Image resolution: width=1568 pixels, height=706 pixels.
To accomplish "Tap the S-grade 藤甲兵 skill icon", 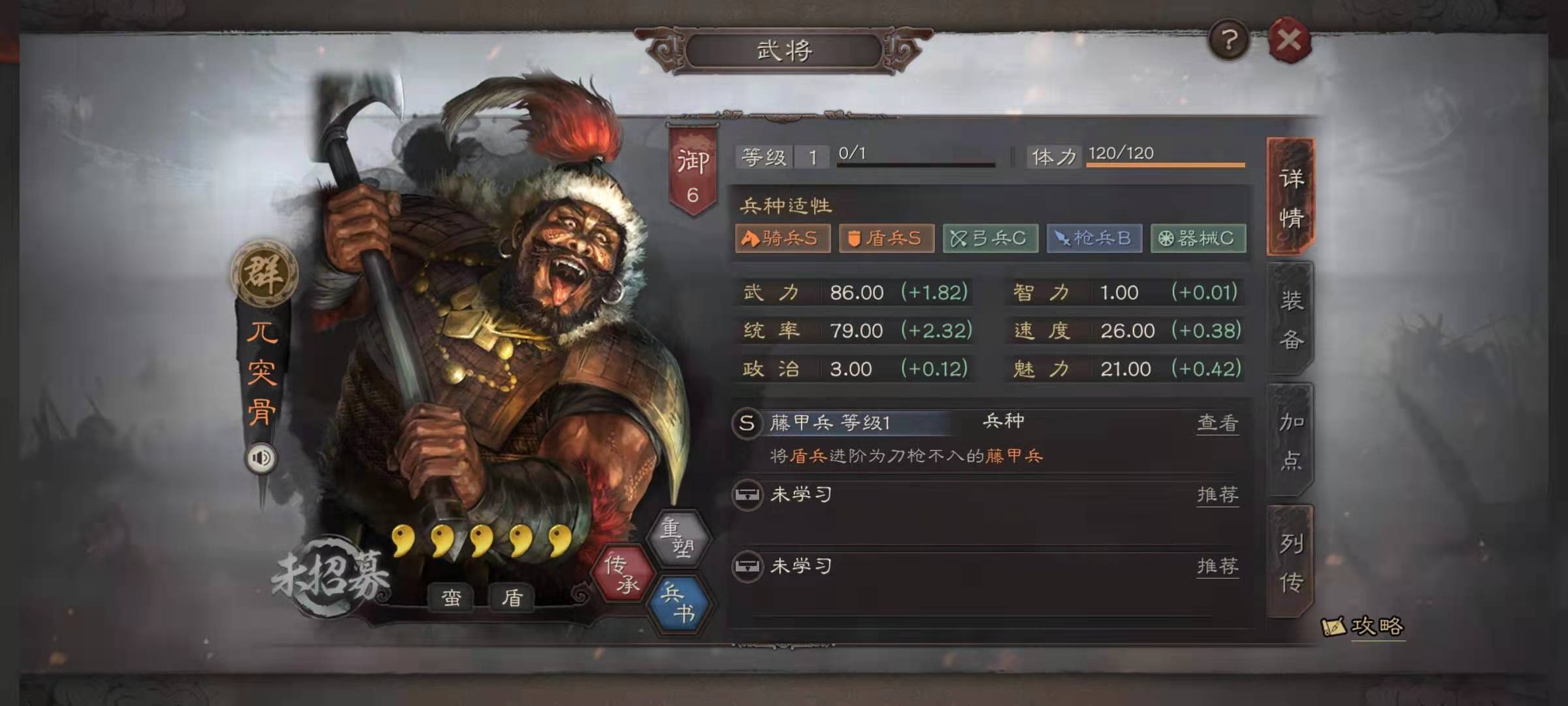I will tap(745, 422).
